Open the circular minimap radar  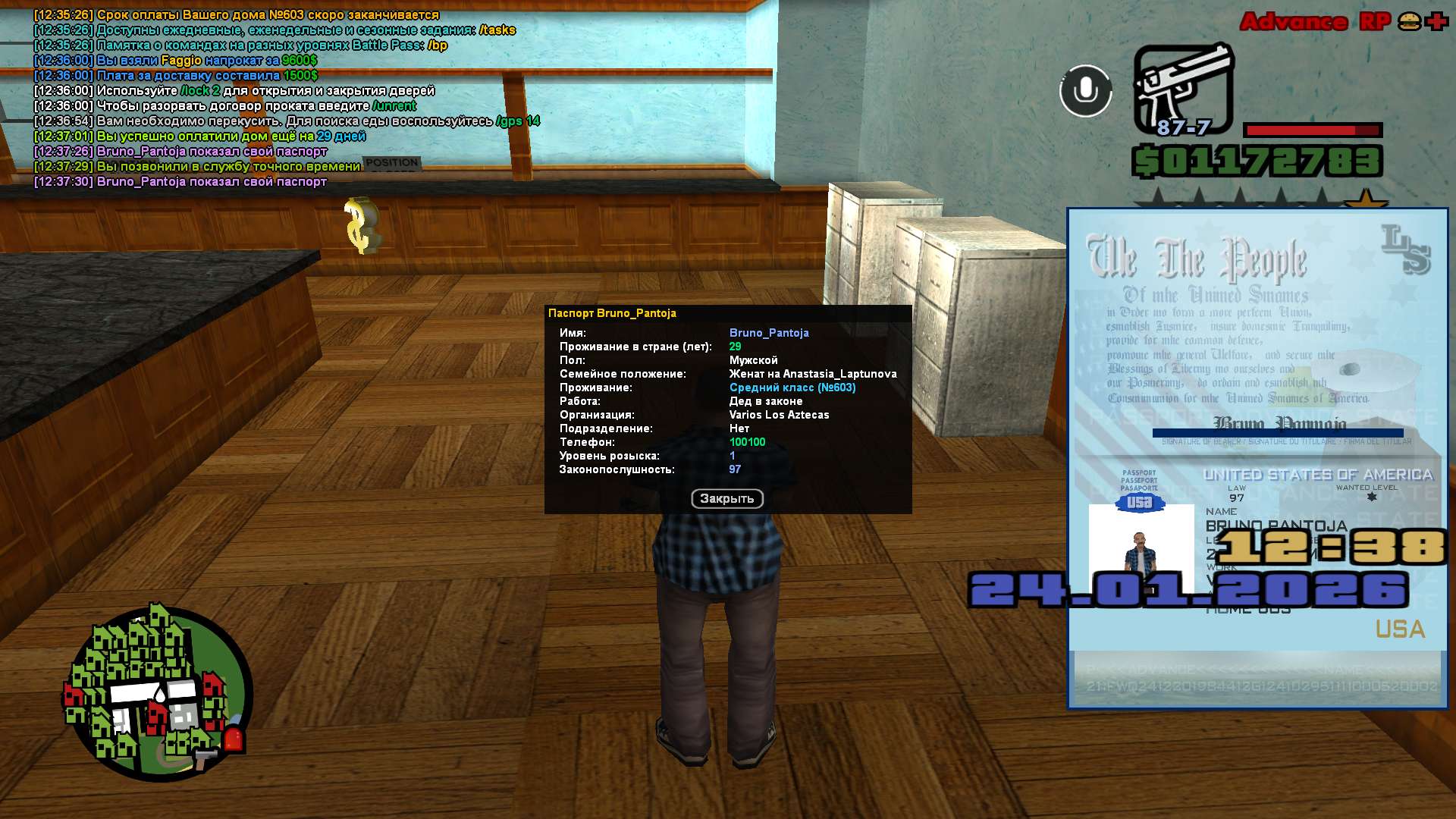point(158,693)
